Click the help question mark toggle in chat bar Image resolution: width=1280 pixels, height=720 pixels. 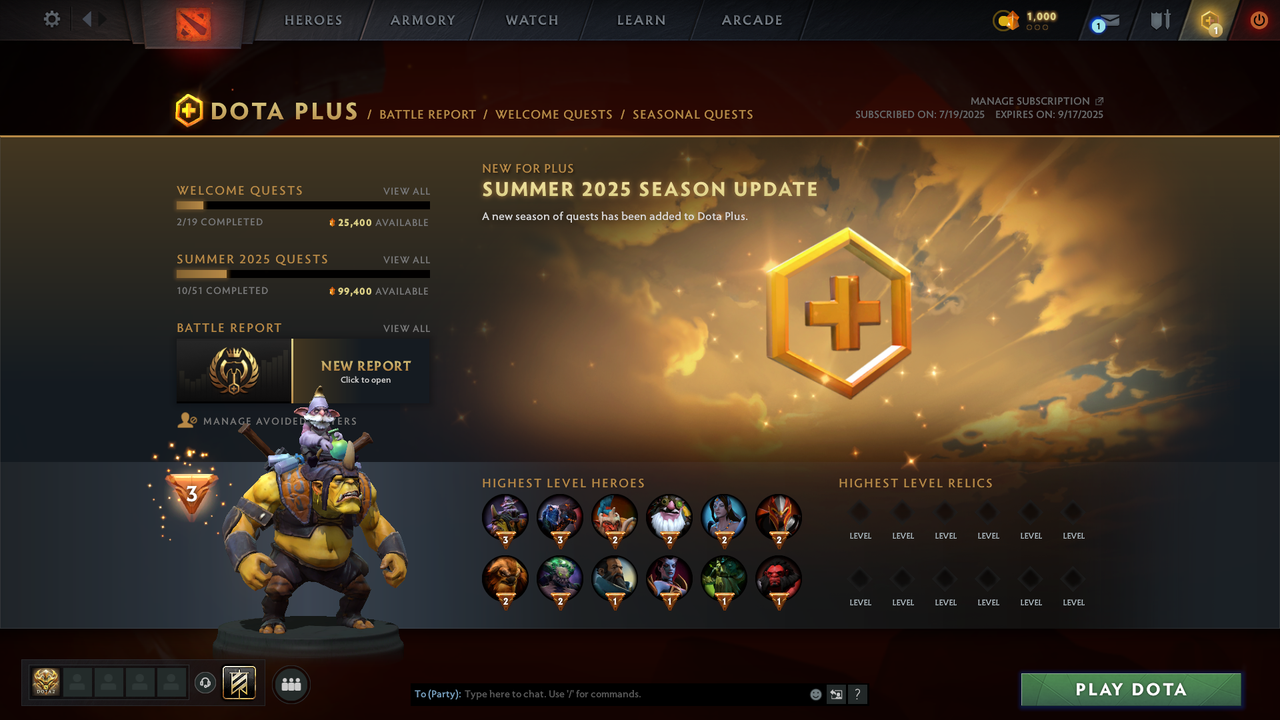(857, 693)
